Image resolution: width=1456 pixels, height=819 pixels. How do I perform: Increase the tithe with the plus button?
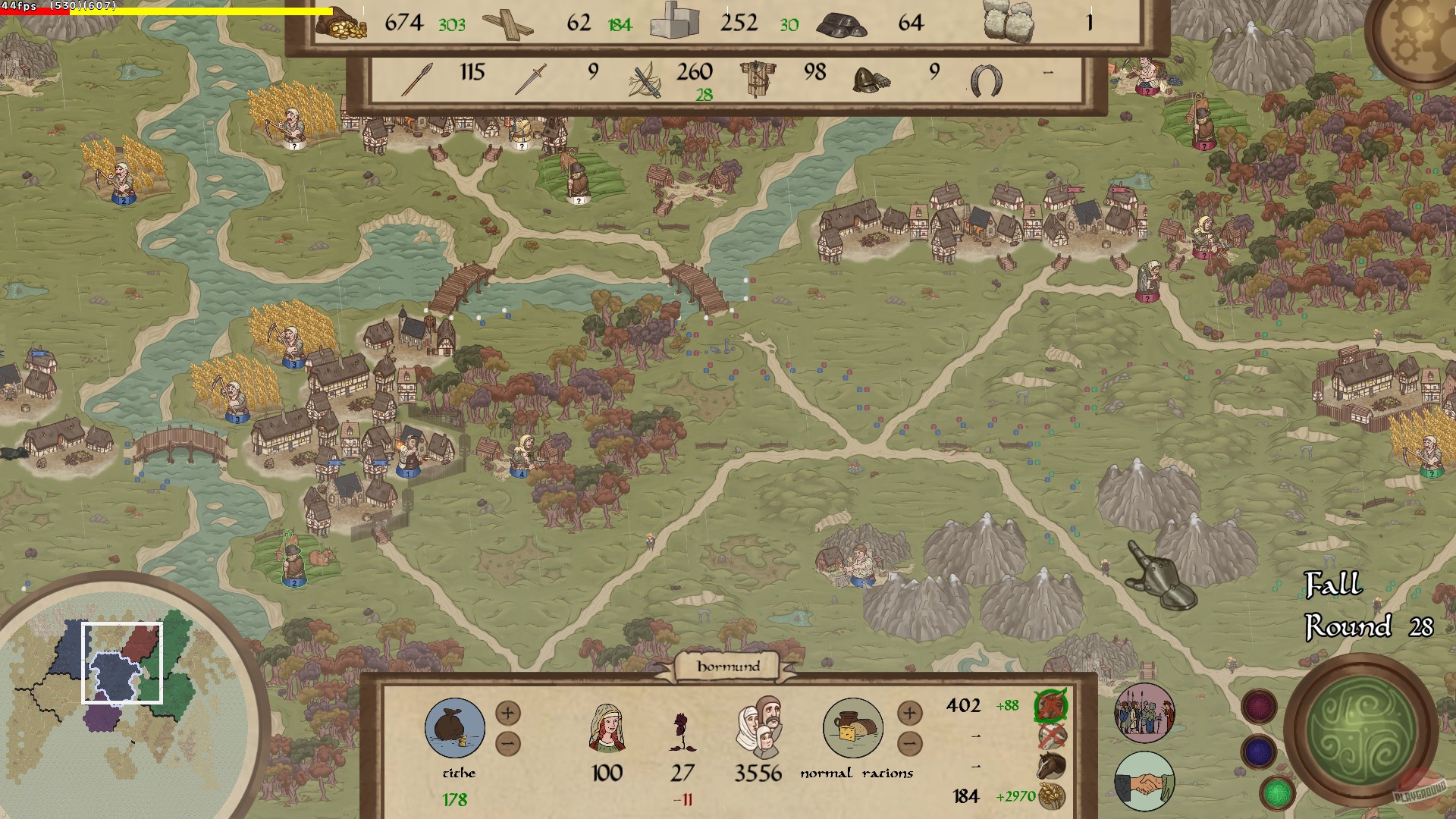tap(508, 713)
